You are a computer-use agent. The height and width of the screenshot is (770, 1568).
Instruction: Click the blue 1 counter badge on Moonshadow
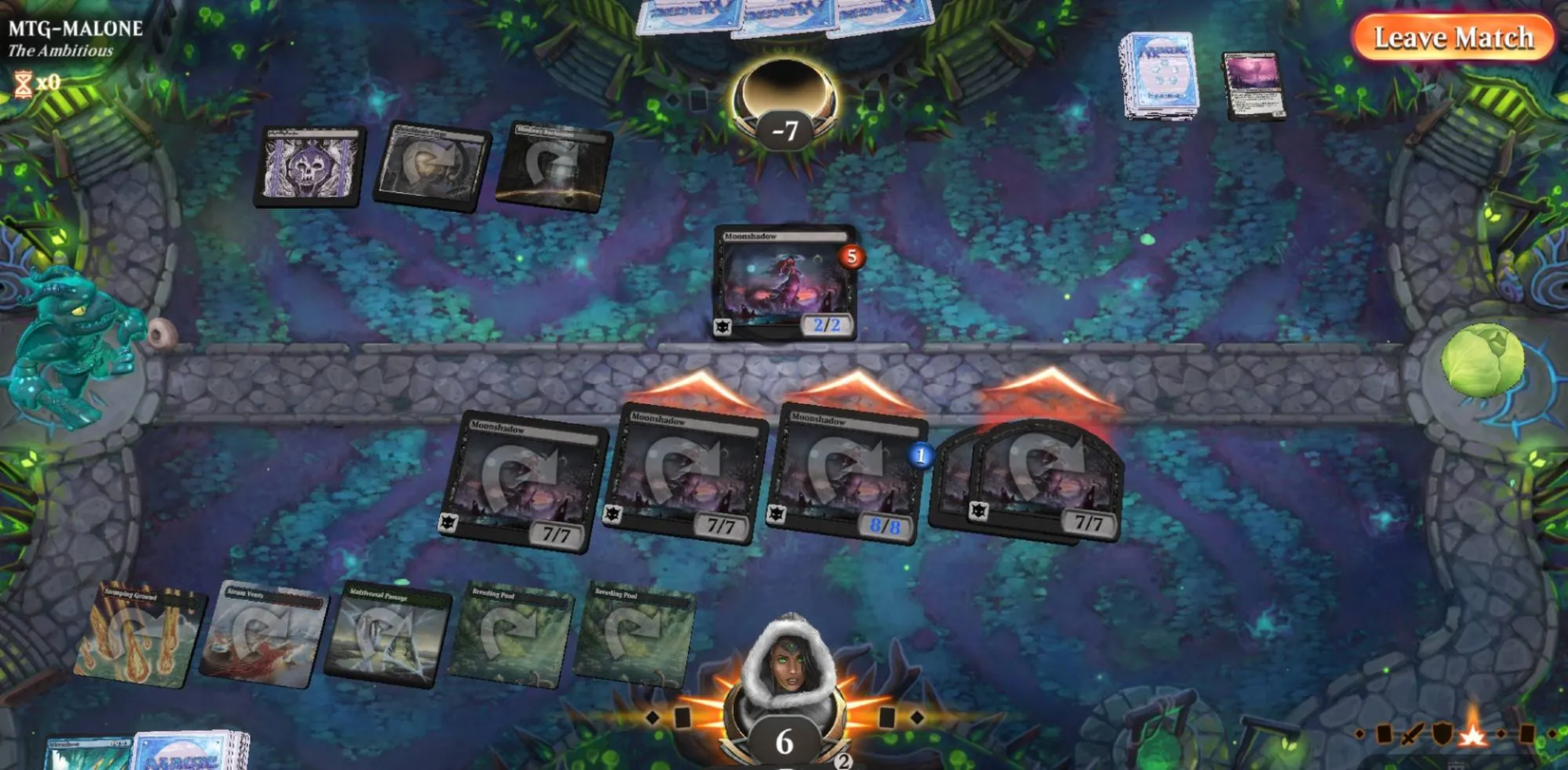click(920, 454)
